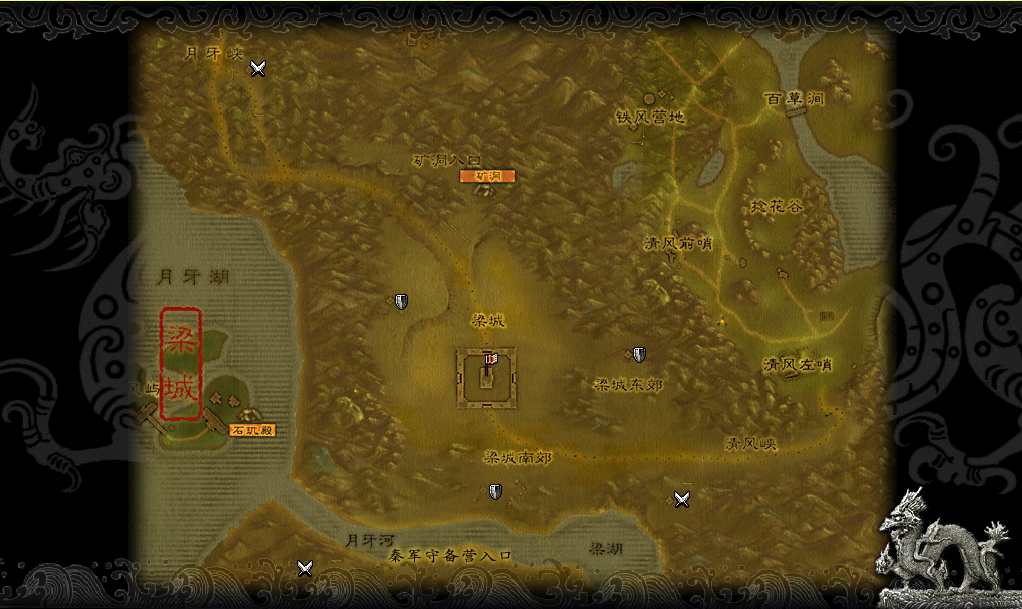Viewport: 1022px width, 609px height.
Task: Open the orange 石玑殿 location label
Action: pos(252,430)
